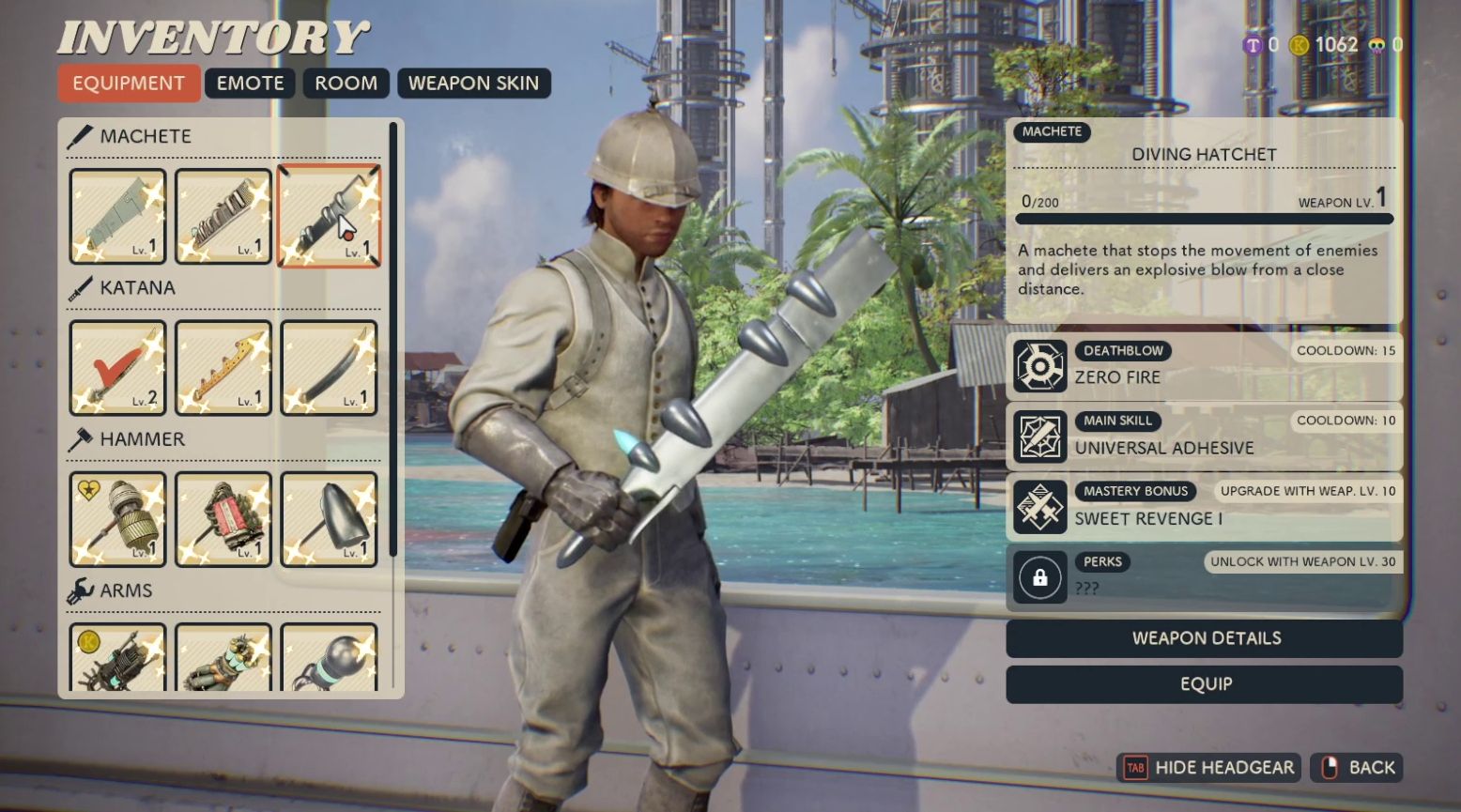
Task: Select the level 2 red katana
Action: pyautogui.click(x=117, y=368)
